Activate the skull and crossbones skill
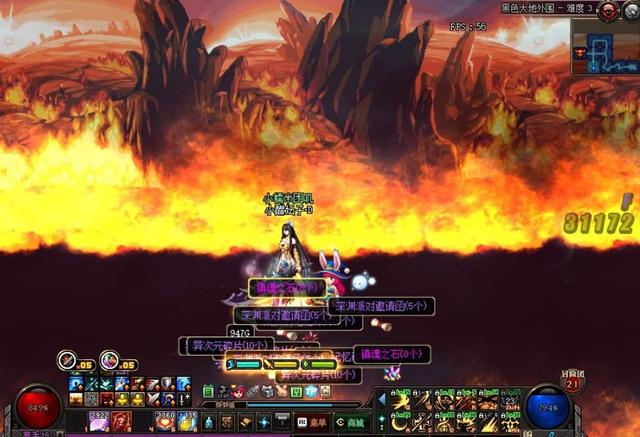This screenshot has height=437, width=640. pyautogui.click(x=510, y=423)
